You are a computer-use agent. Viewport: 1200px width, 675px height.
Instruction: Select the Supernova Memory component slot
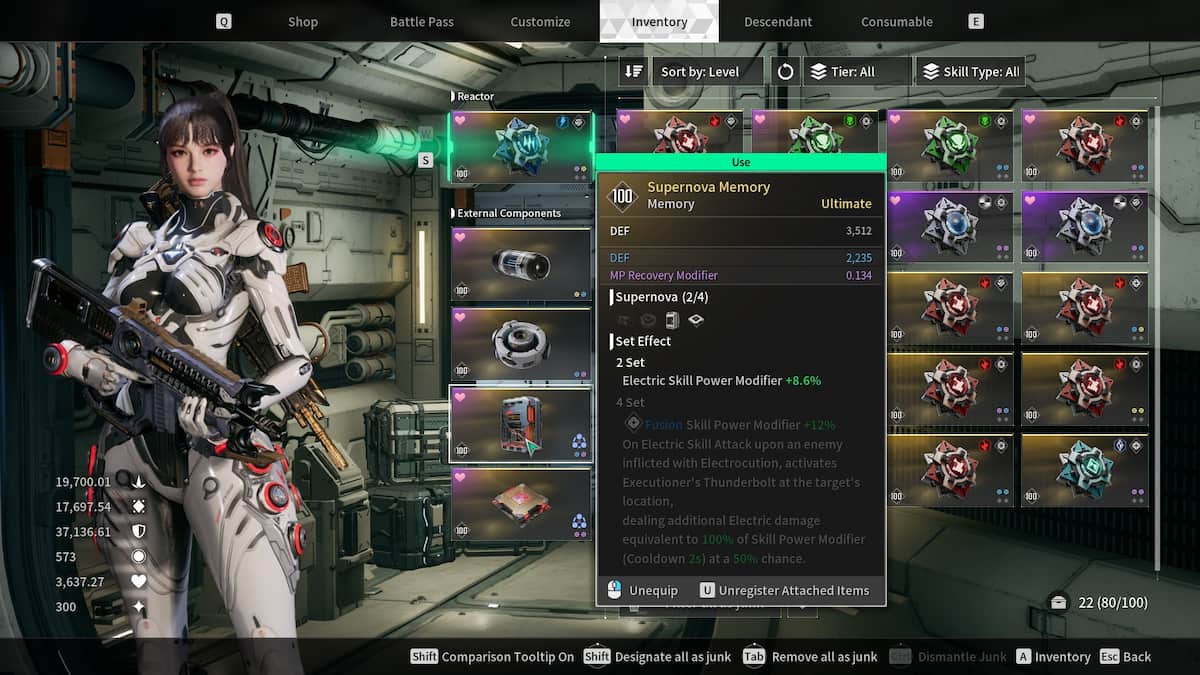(520, 424)
